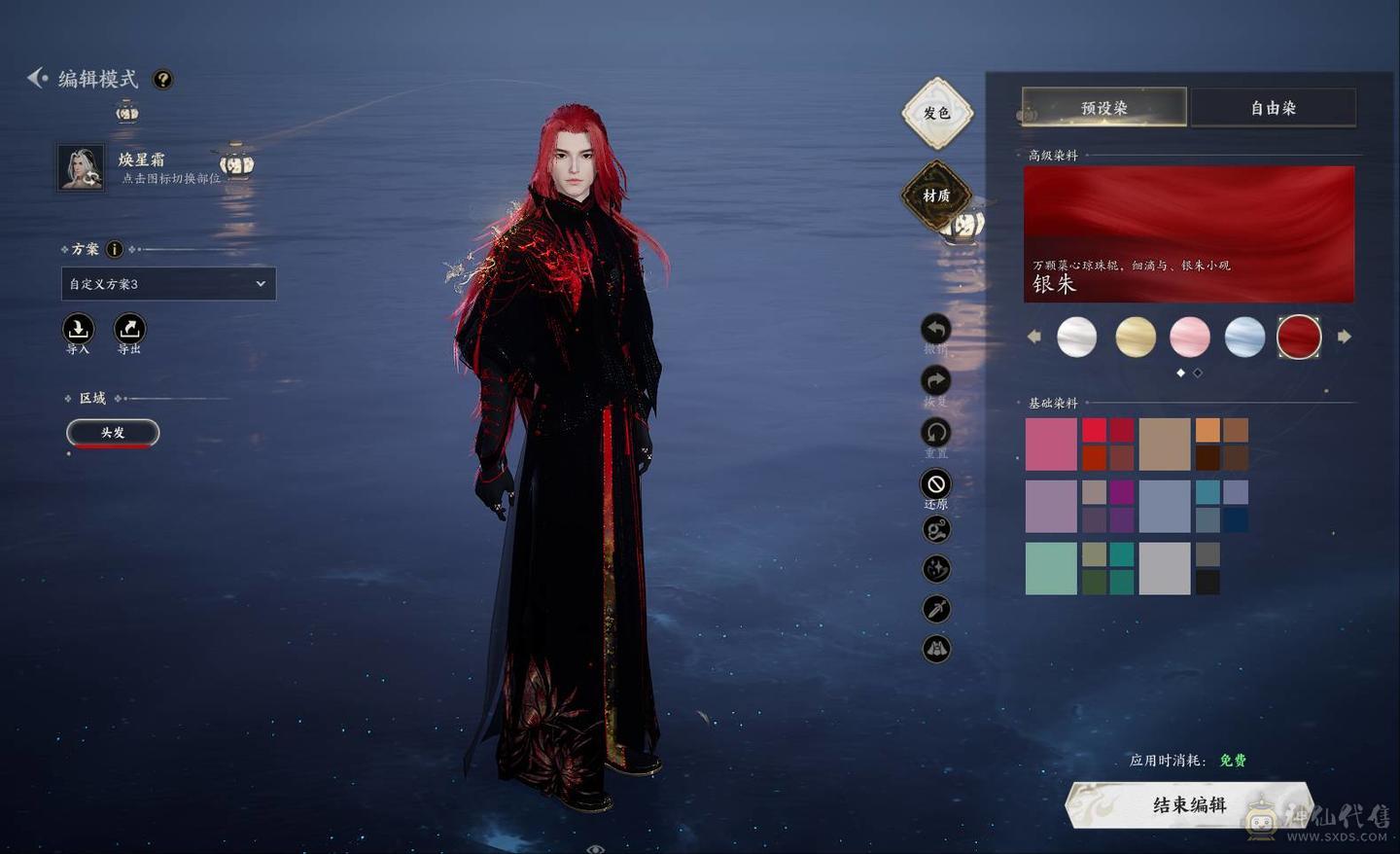Viewport: 1400px width, 854px height.
Task: Choose the pink premium dye circle
Action: [x=1189, y=337]
